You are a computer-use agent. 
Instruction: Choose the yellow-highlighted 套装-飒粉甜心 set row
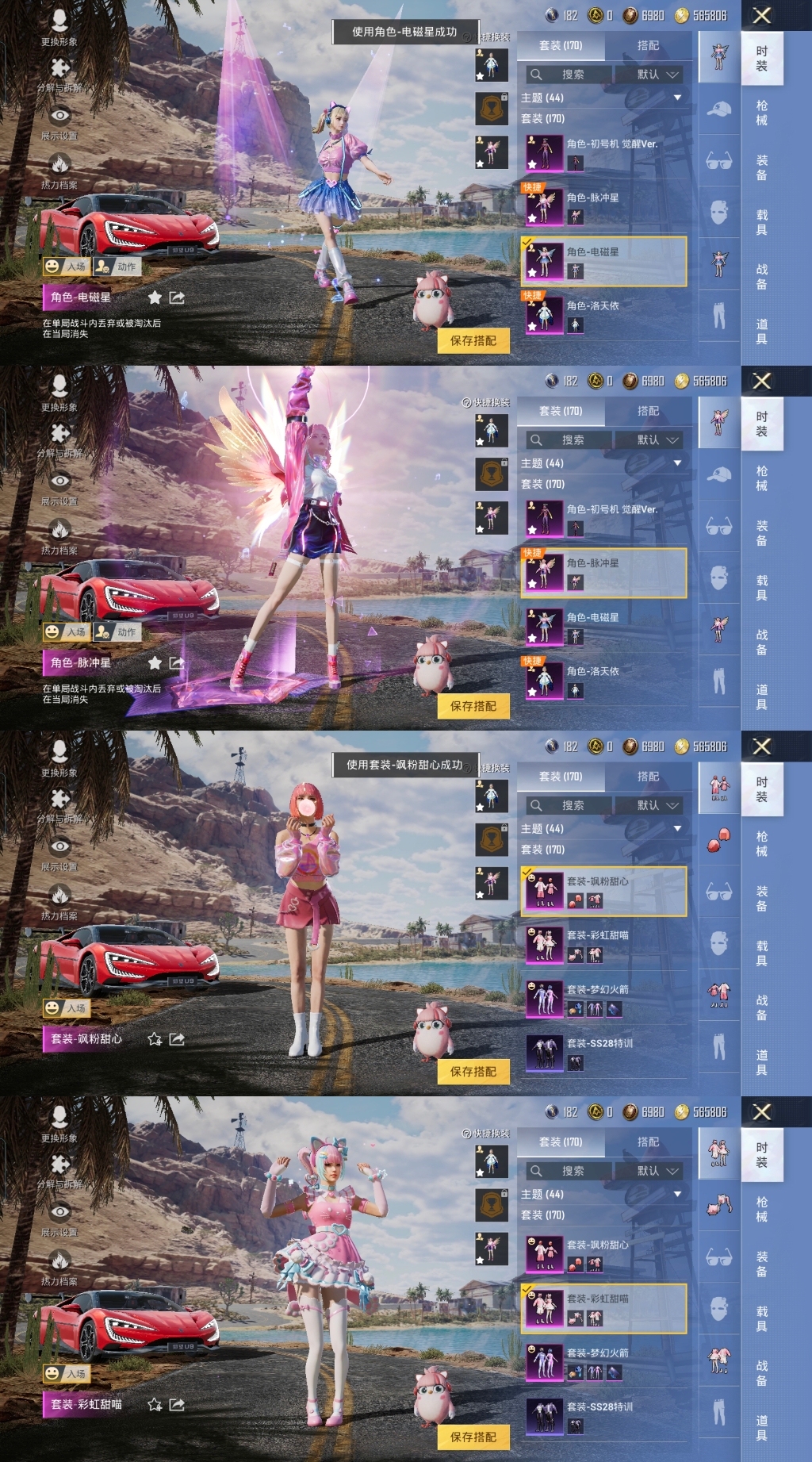point(604,891)
